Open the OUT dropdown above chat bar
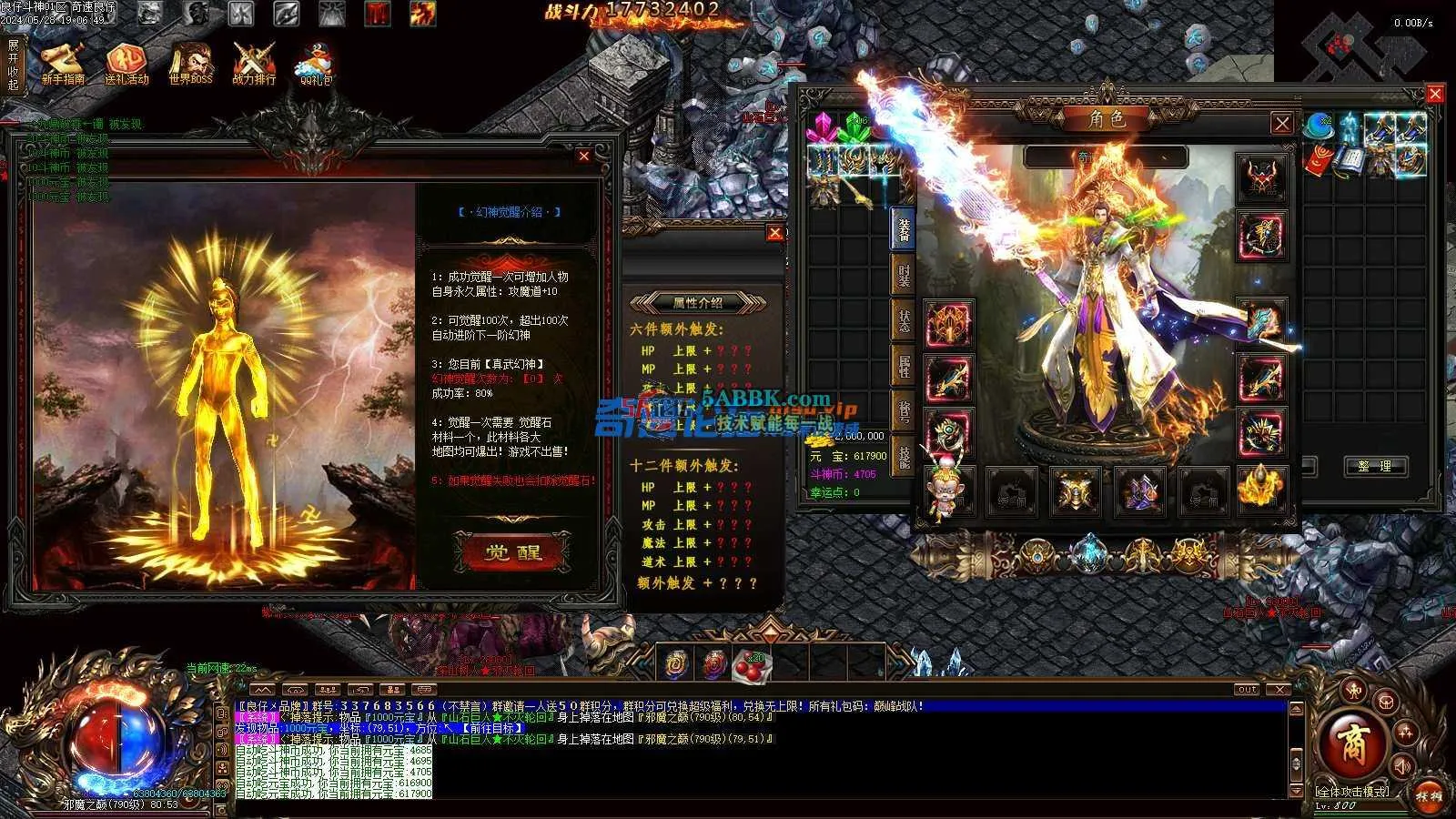The width and height of the screenshot is (1456, 819). pos(1246,689)
